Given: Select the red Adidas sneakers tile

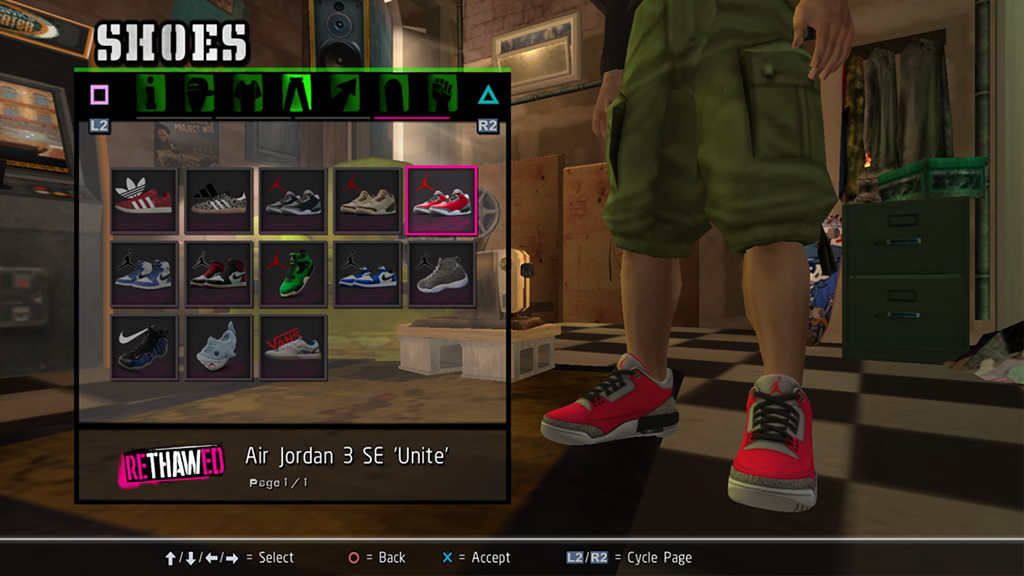Looking at the screenshot, I should [145, 201].
